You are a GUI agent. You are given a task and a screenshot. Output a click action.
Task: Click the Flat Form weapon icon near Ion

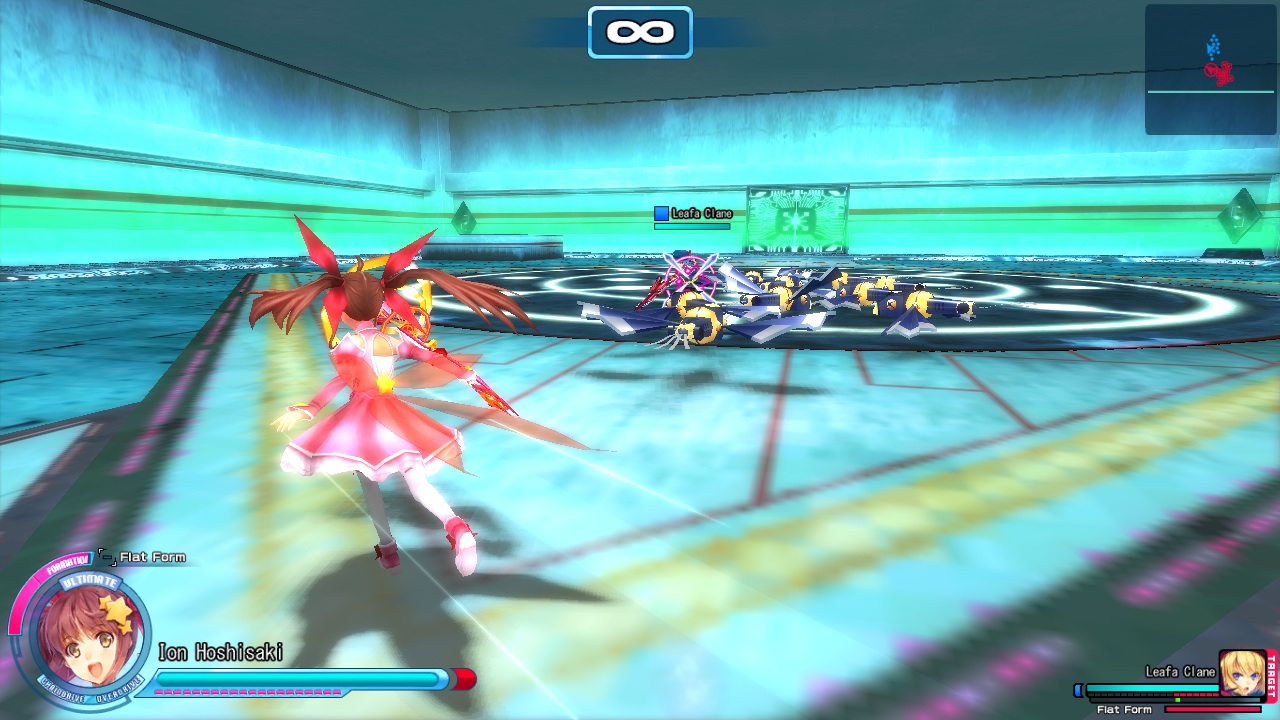107,559
